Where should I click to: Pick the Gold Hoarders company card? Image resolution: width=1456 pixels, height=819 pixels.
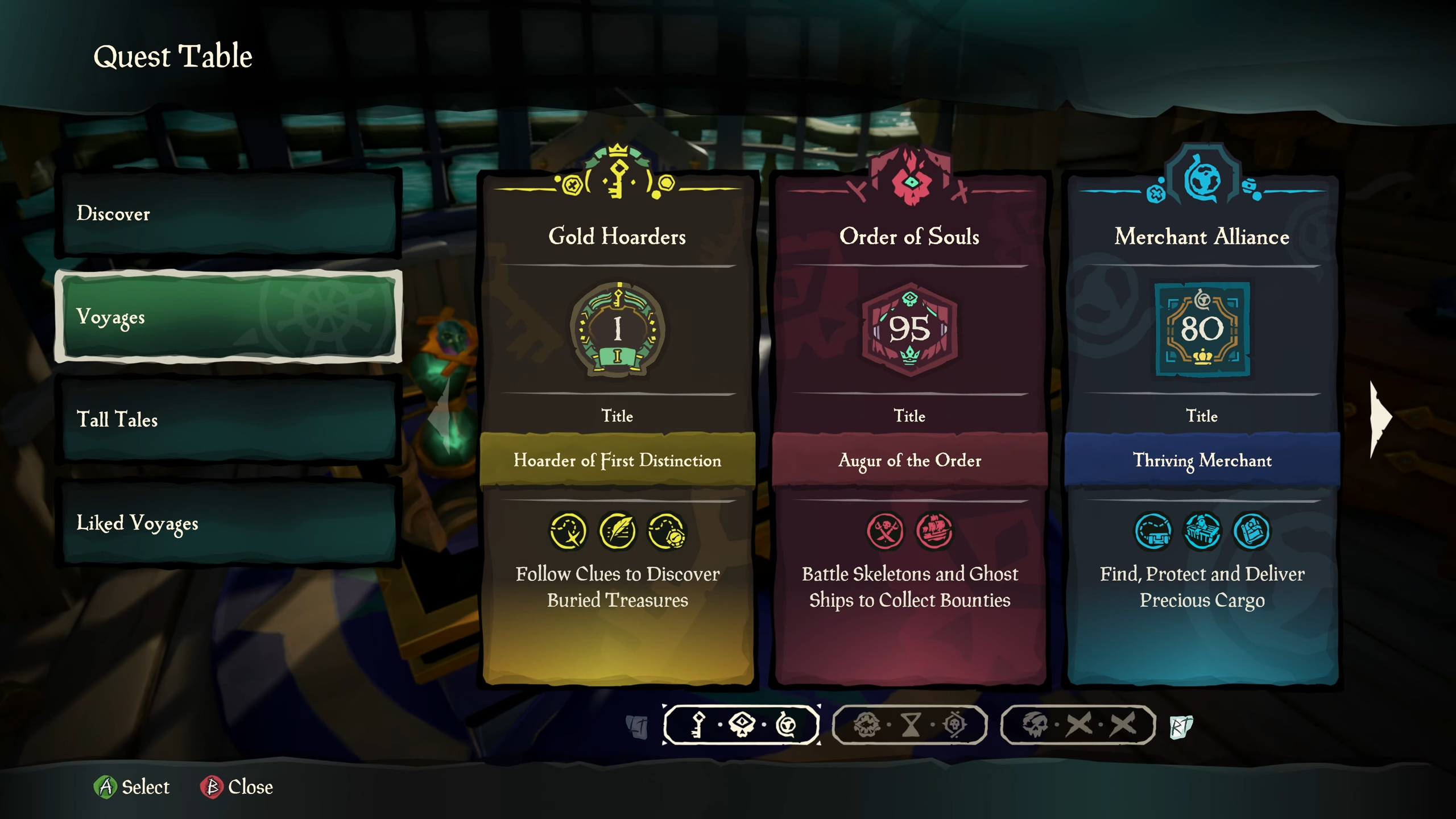pyautogui.click(x=618, y=427)
